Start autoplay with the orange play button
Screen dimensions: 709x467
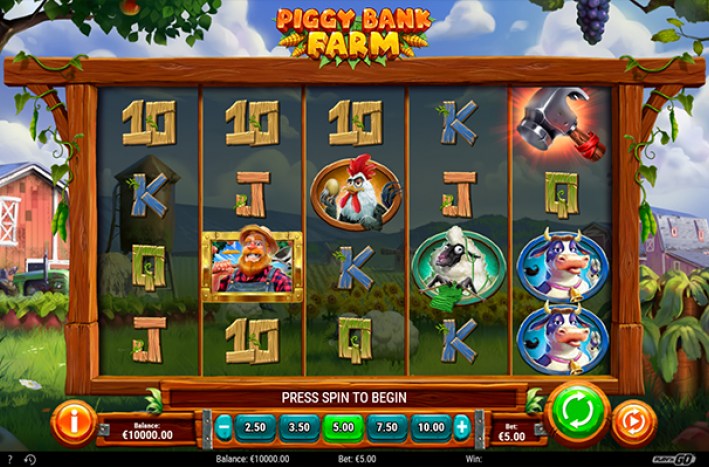click(634, 421)
